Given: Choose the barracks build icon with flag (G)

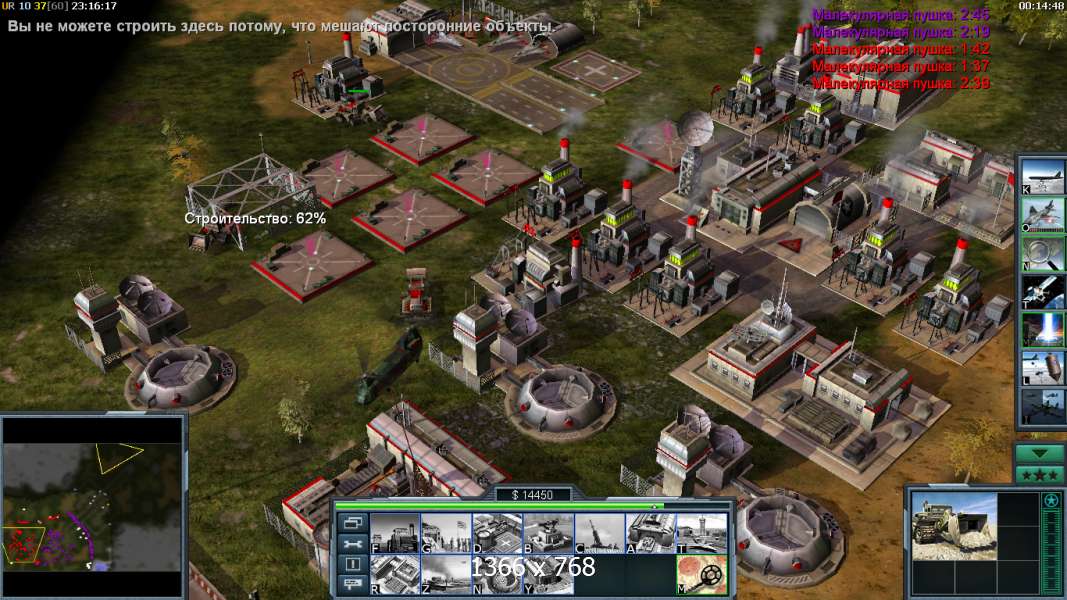Looking at the screenshot, I should (446, 533).
